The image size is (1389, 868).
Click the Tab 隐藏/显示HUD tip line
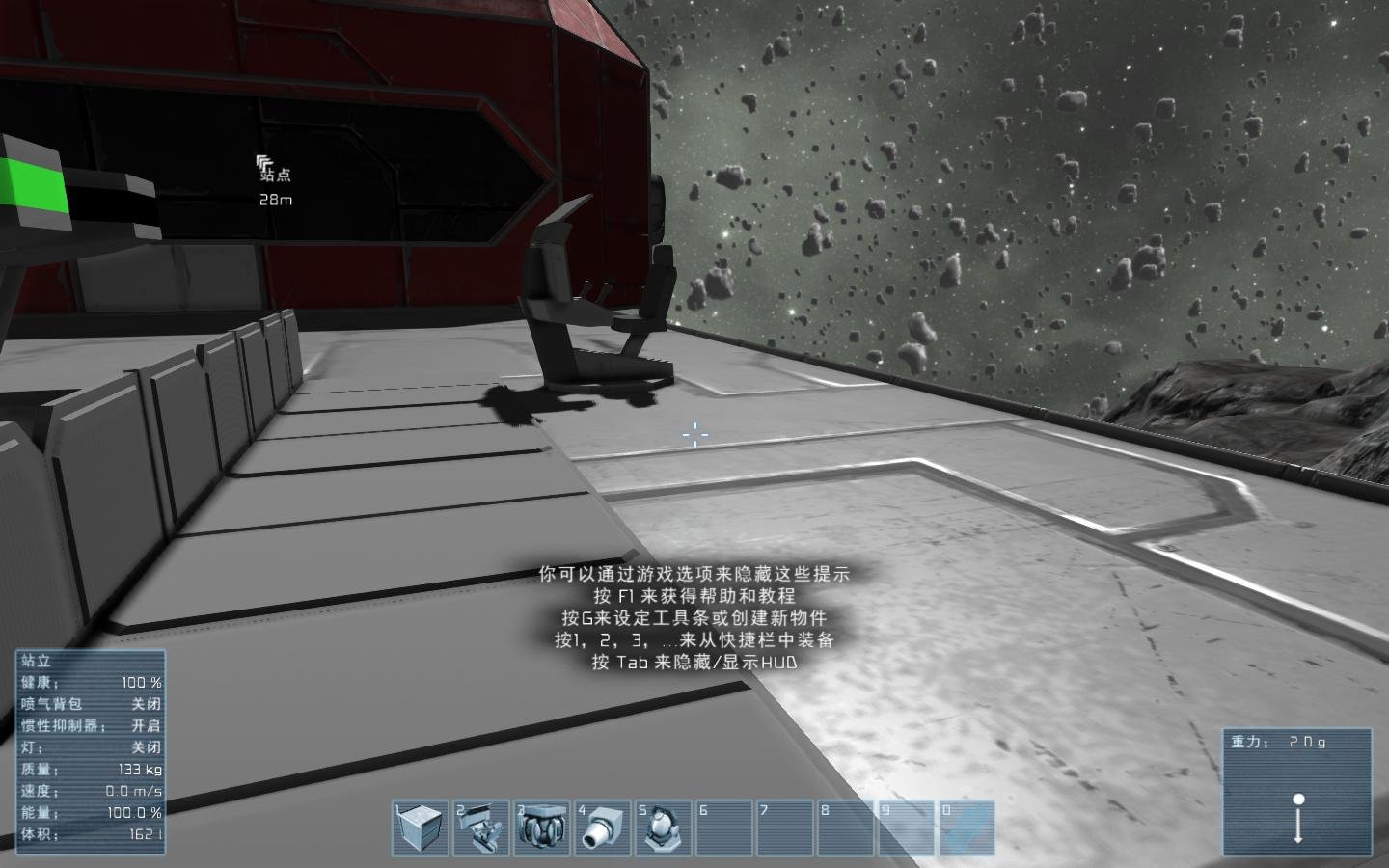694,663
